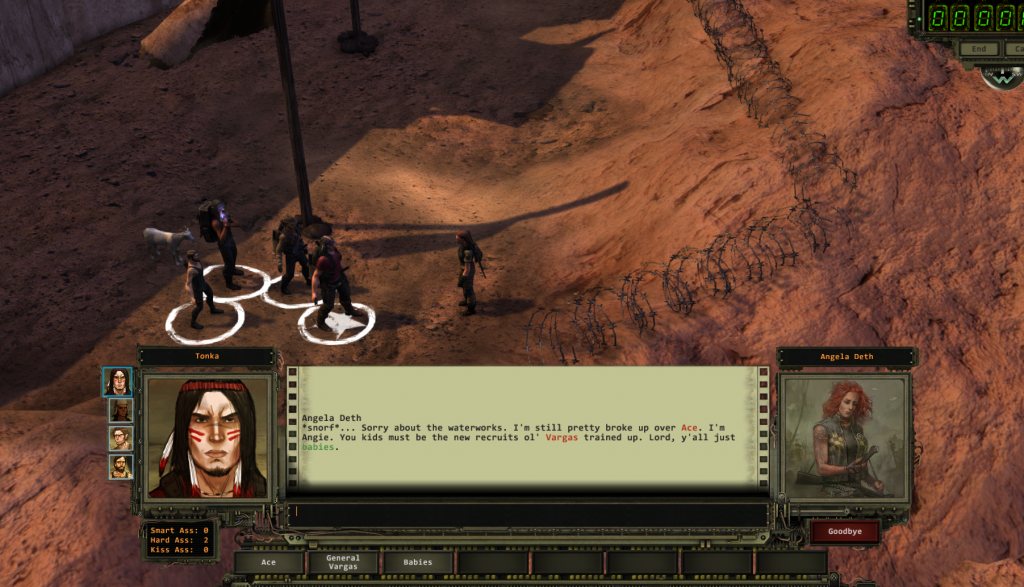End conversation with the Goodbye button
The width and height of the screenshot is (1024, 587).
844,531
